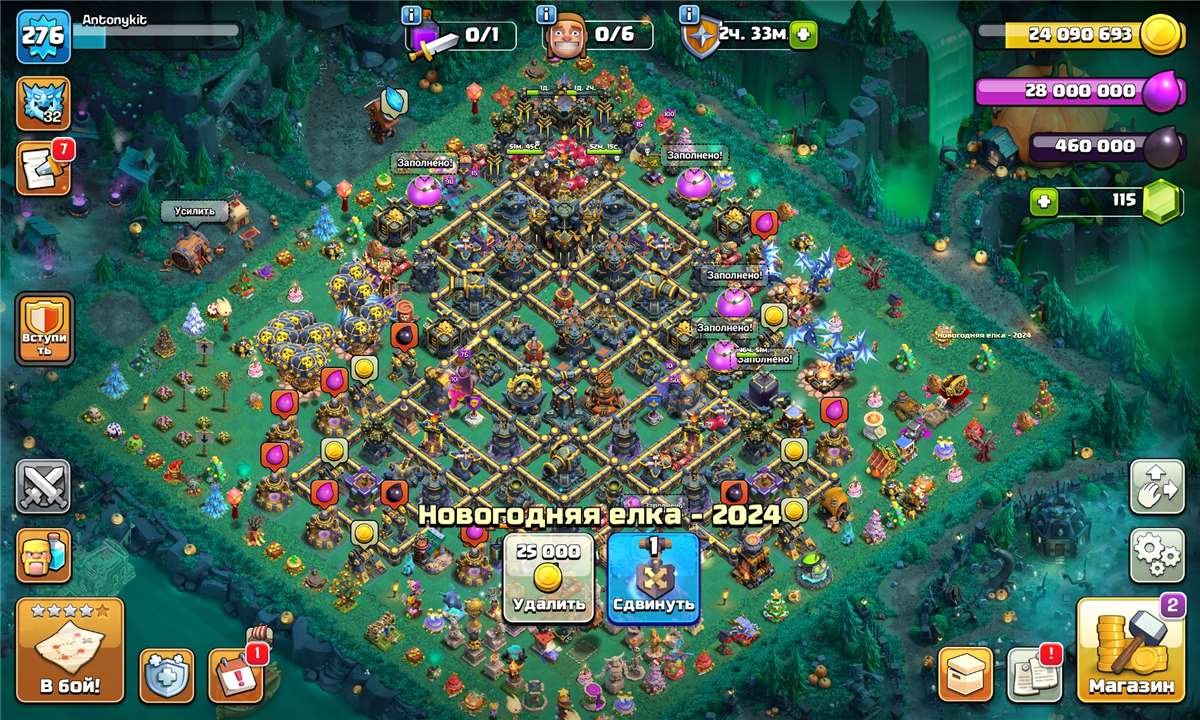This screenshot has height=720, width=1200.
Task: Open the notes list with exclamation badge
Action: point(1033,675)
